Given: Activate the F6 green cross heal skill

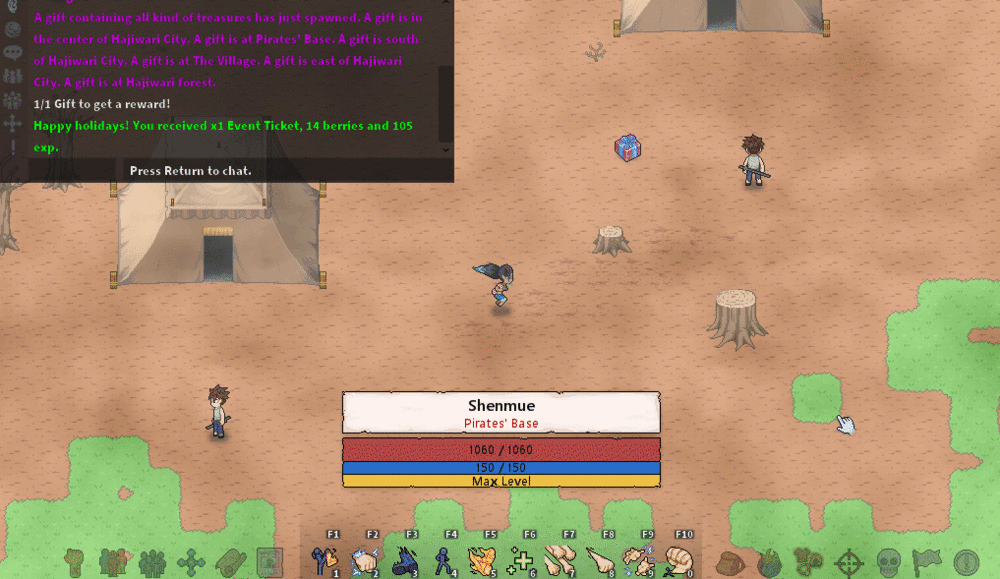Looking at the screenshot, I should point(521,559).
